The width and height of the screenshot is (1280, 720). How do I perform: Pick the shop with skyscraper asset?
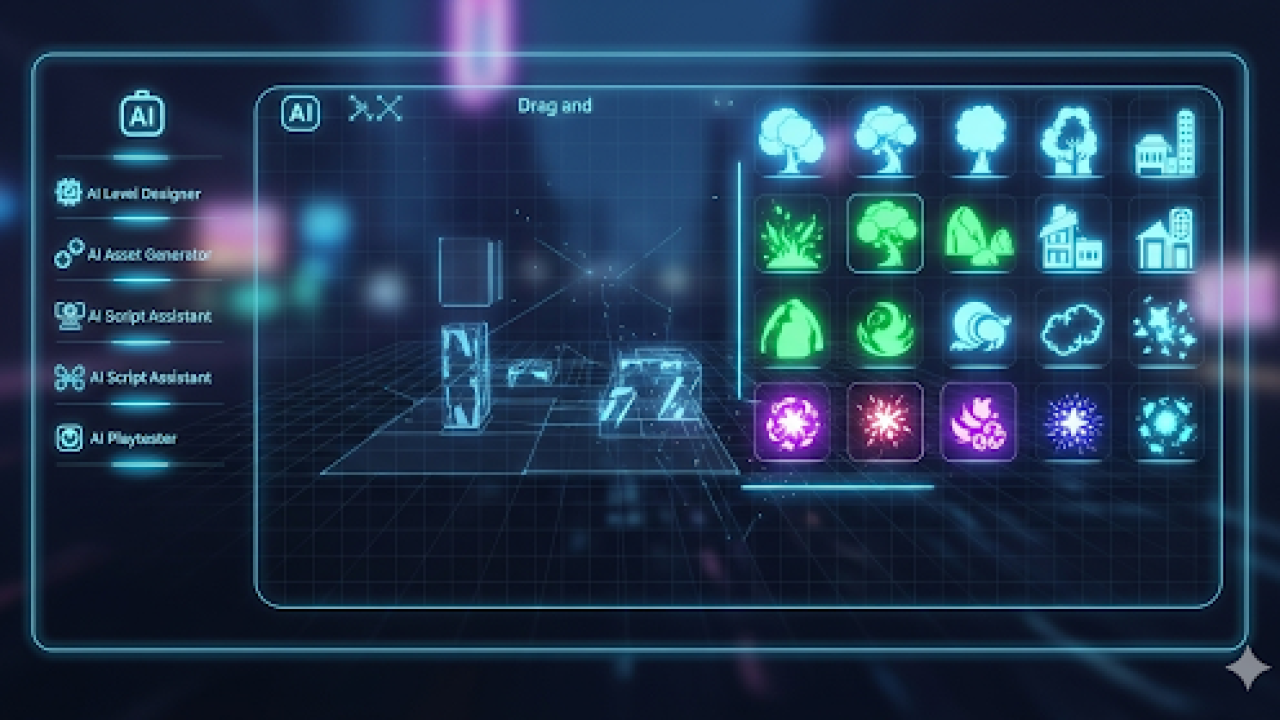pos(1165,141)
